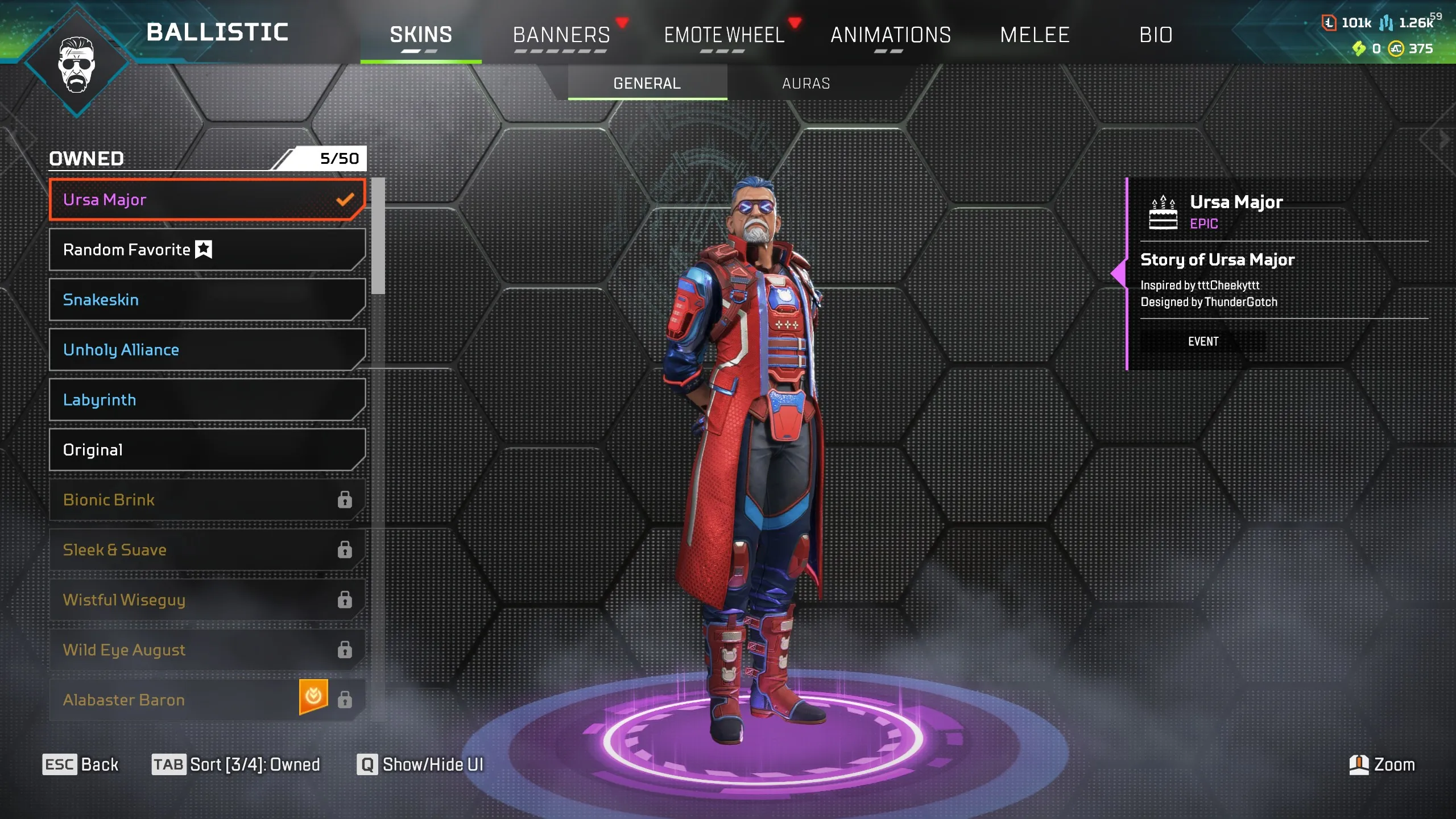
Task: Click the Back option next to ESC
Action: [100, 764]
